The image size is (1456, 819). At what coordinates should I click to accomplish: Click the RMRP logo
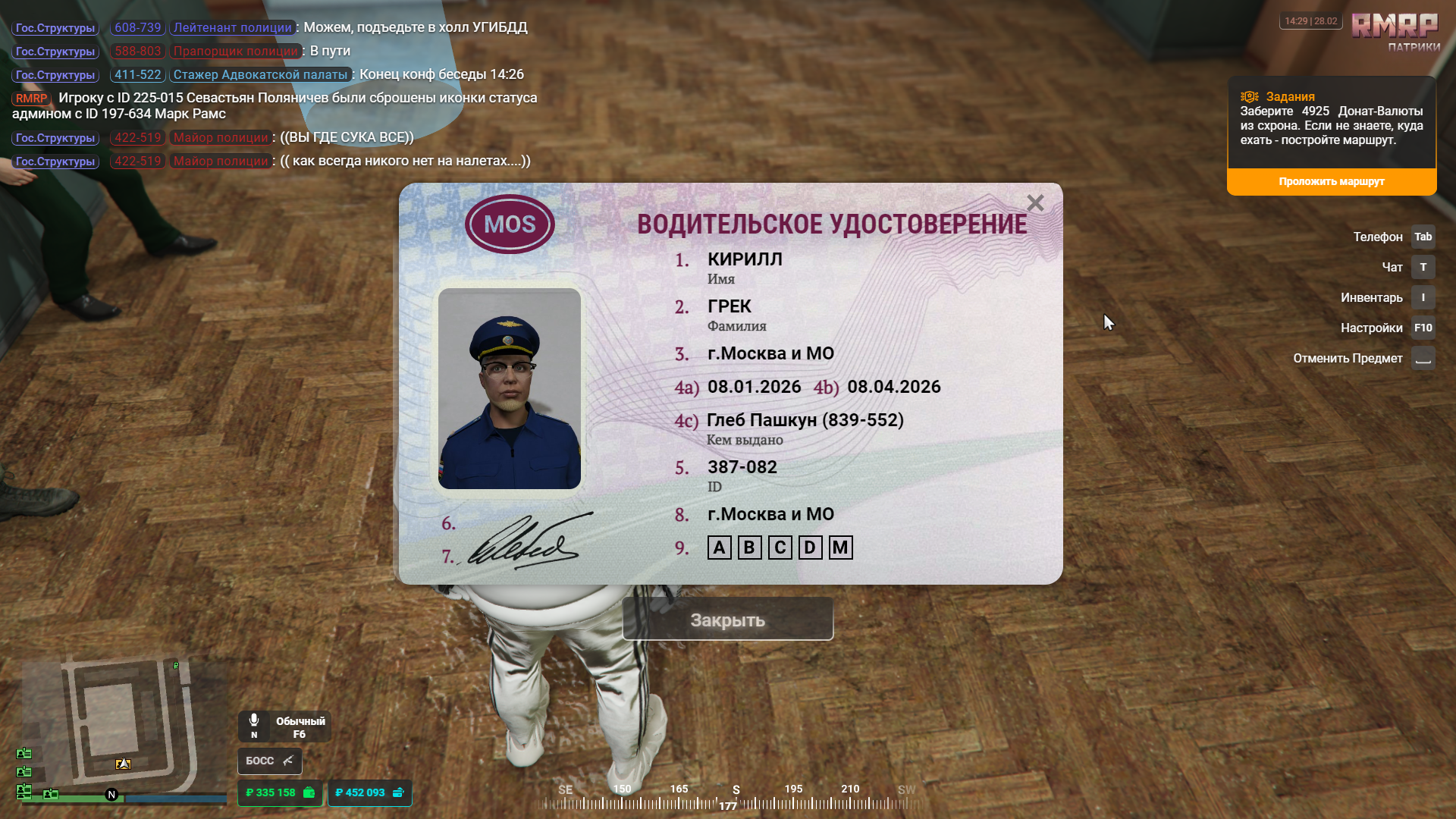pos(1395,27)
